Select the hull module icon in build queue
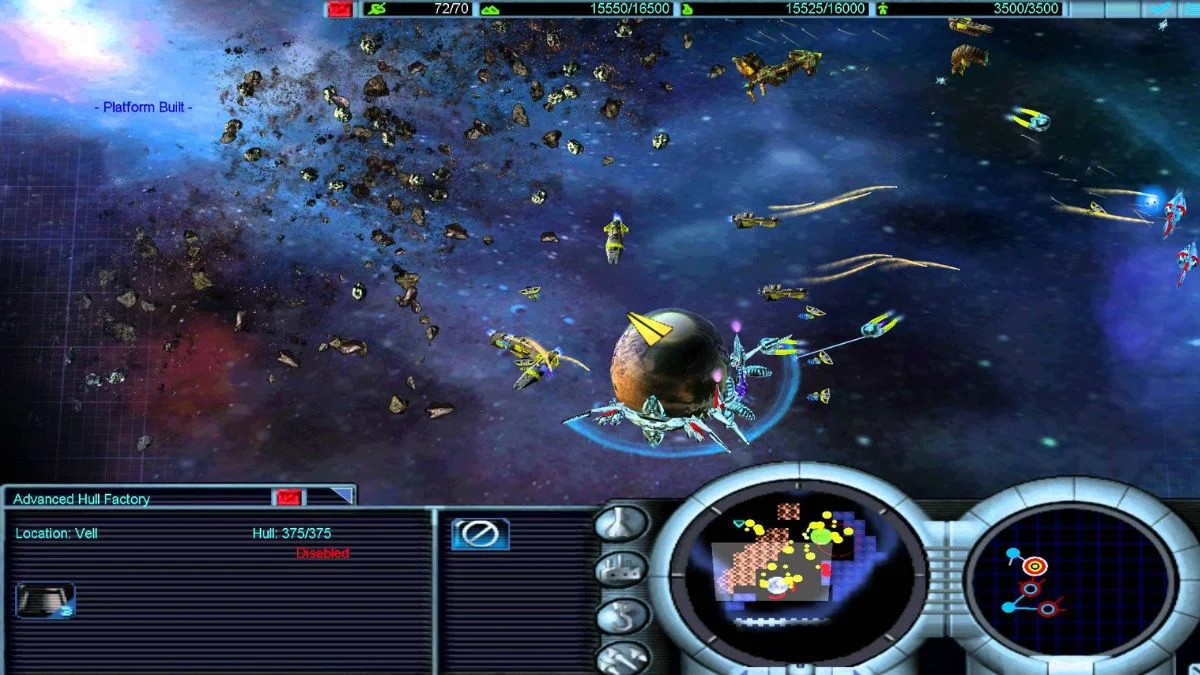1200x675 pixels. click(45, 600)
